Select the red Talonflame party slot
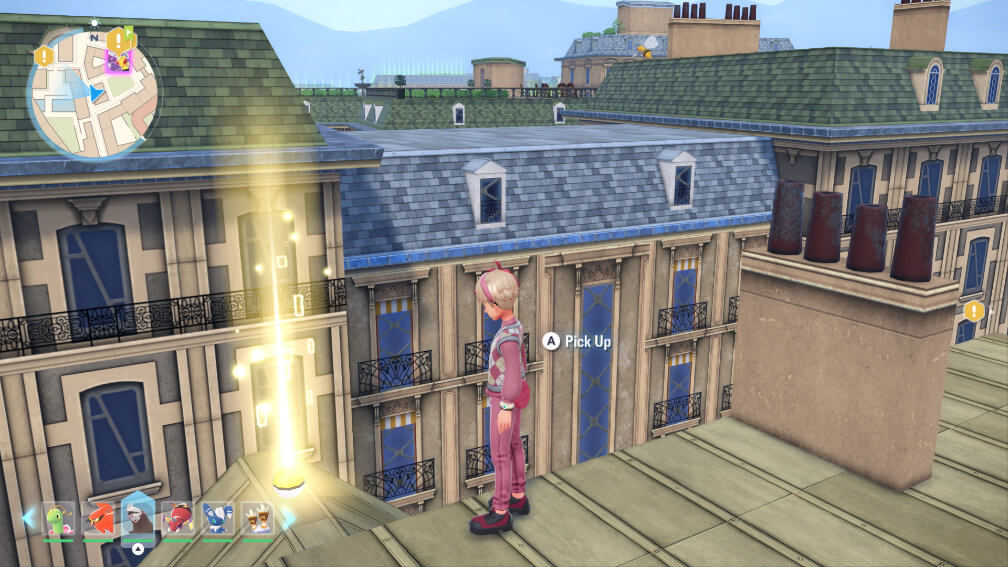Screen dimensions: 1008x567 point(98,519)
